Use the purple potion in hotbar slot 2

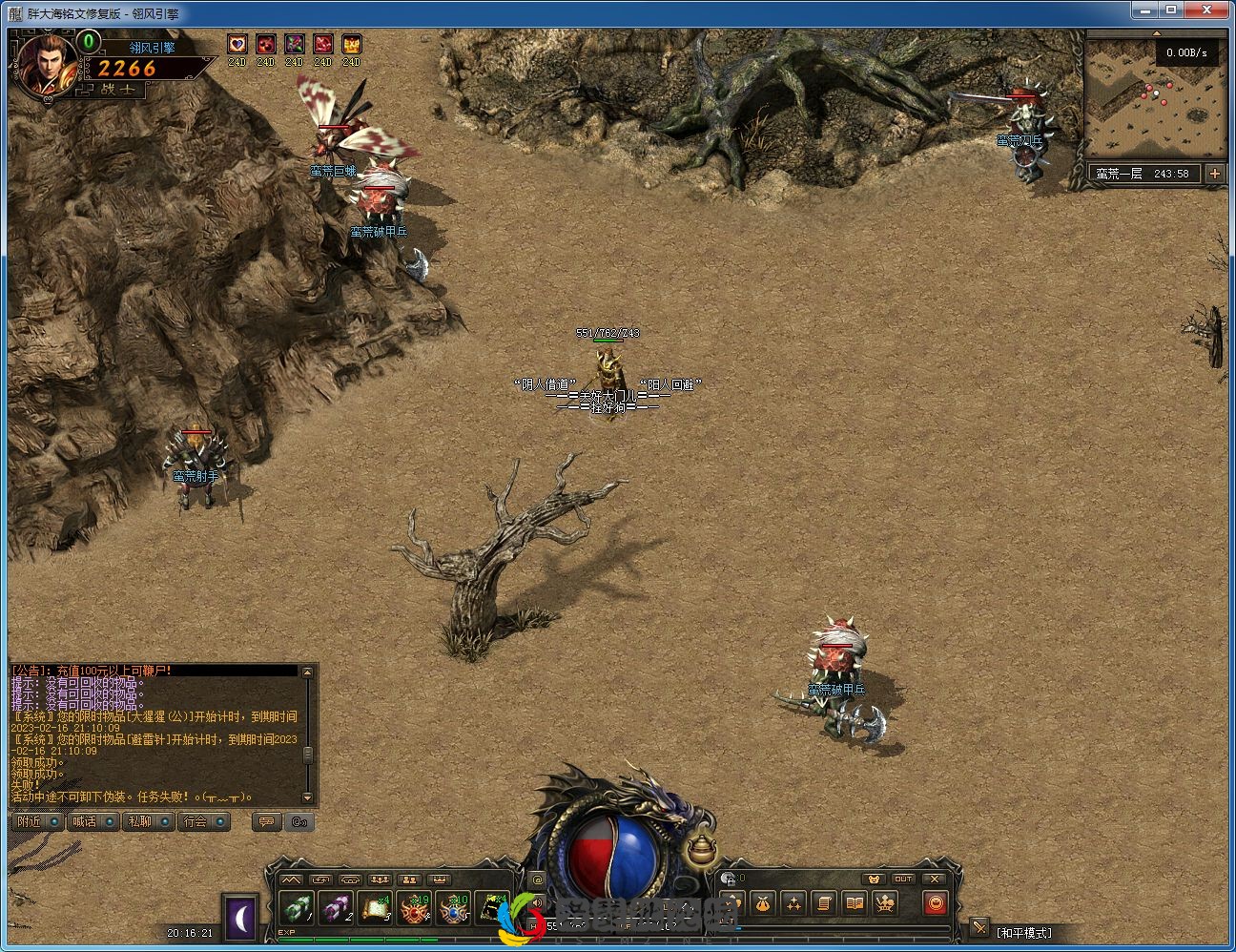click(x=336, y=908)
